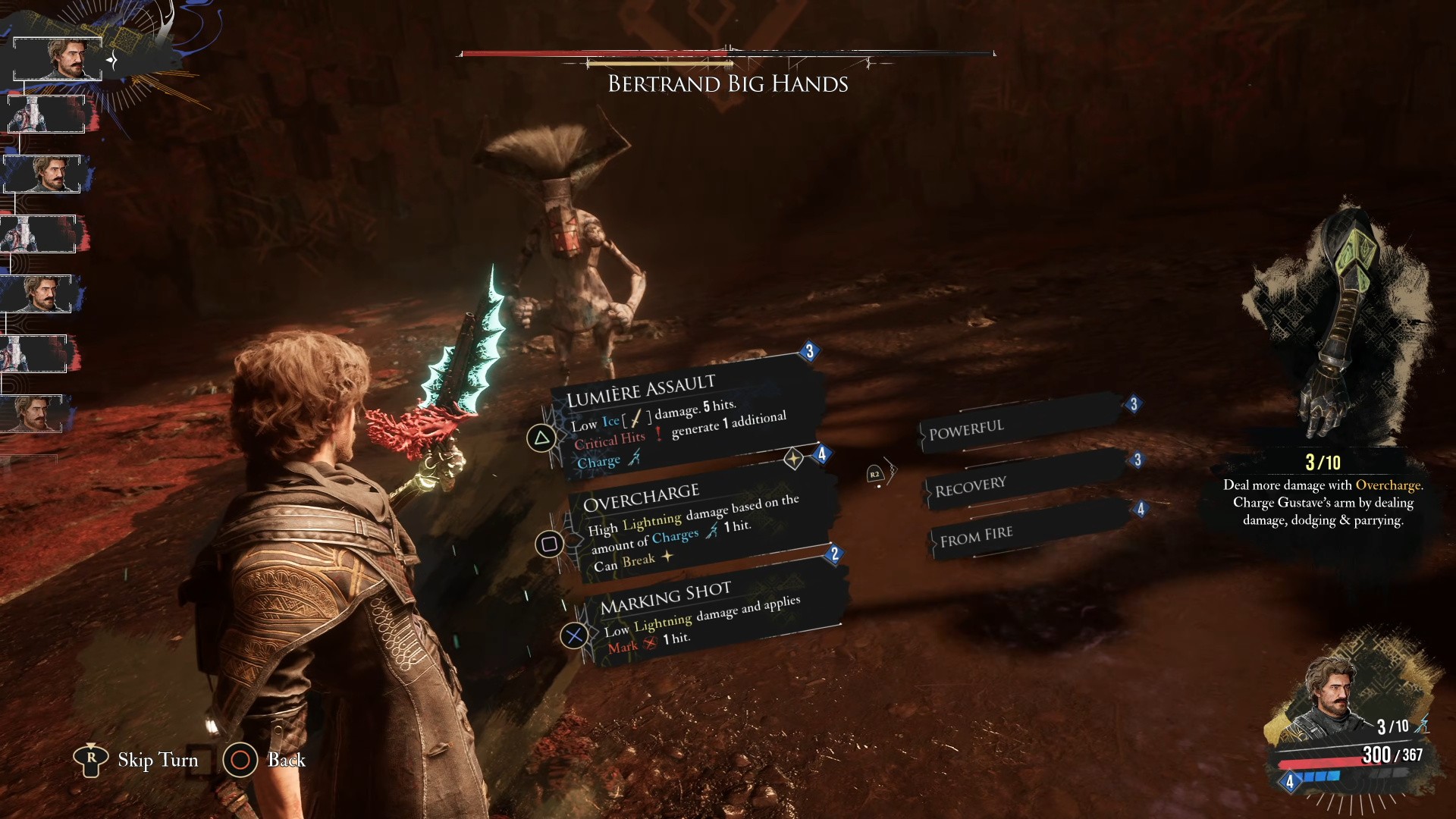Use the Marking Shot skill
Viewport: 1456px width, 819px height.
(701, 616)
